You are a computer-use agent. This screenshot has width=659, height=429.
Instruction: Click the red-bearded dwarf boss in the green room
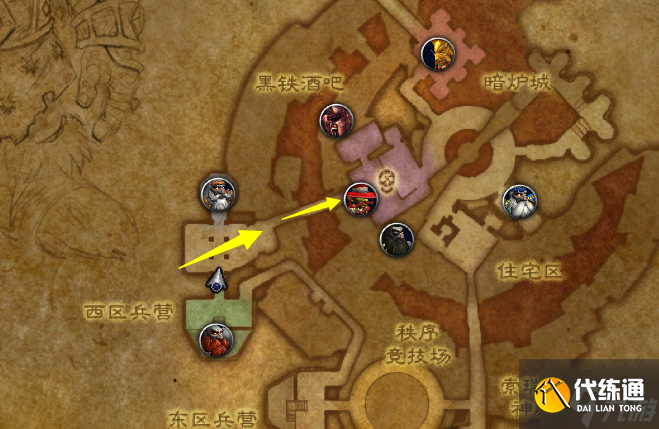tap(216, 342)
